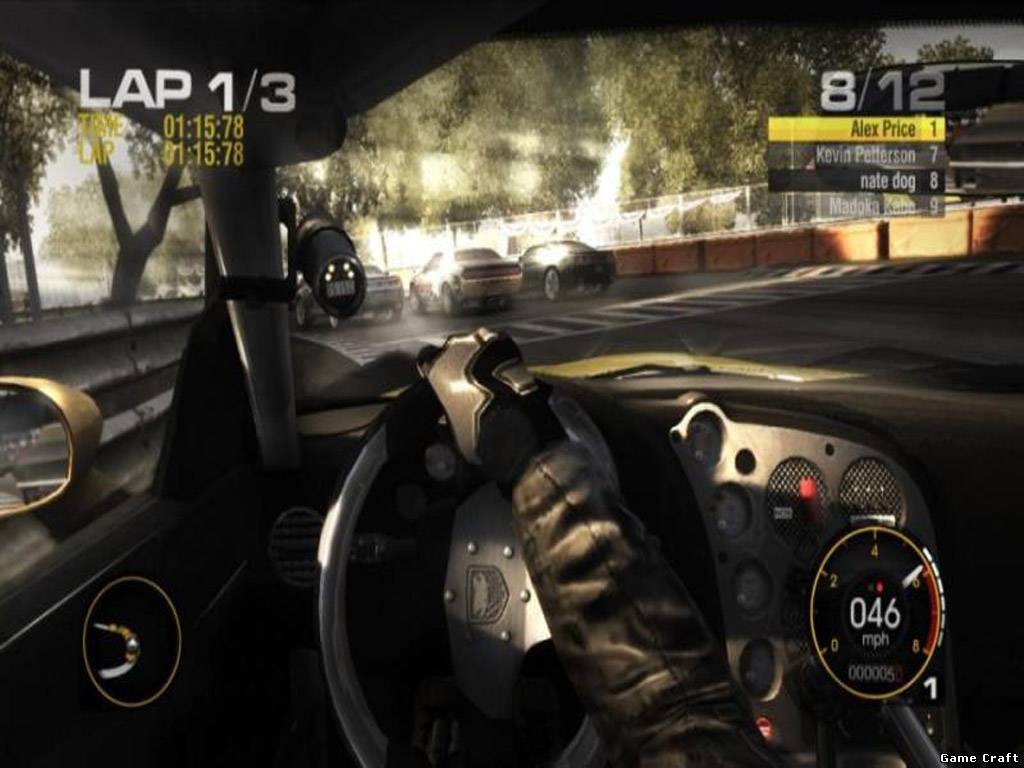Click the circular track minimap
The width and height of the screenshot is (1024, 768).
pos(131,641)
